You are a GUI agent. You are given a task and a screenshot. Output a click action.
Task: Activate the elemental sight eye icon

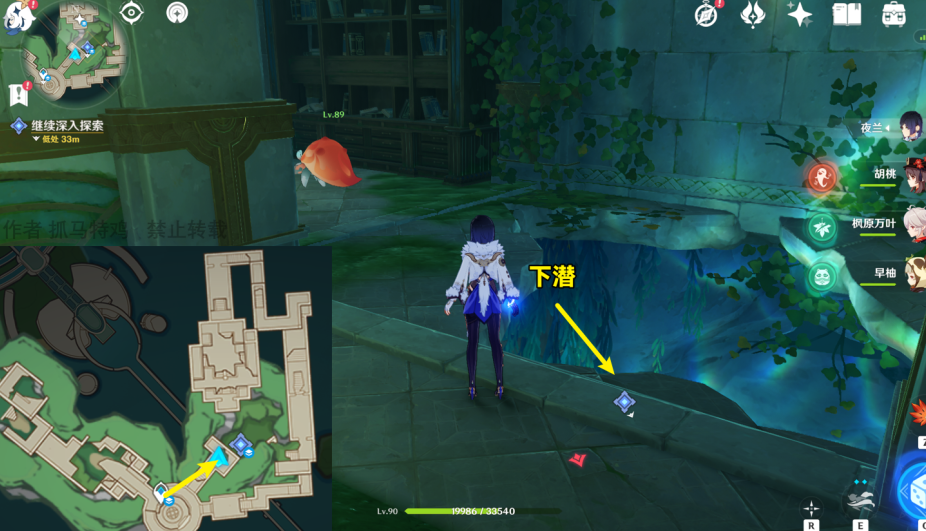131,13
